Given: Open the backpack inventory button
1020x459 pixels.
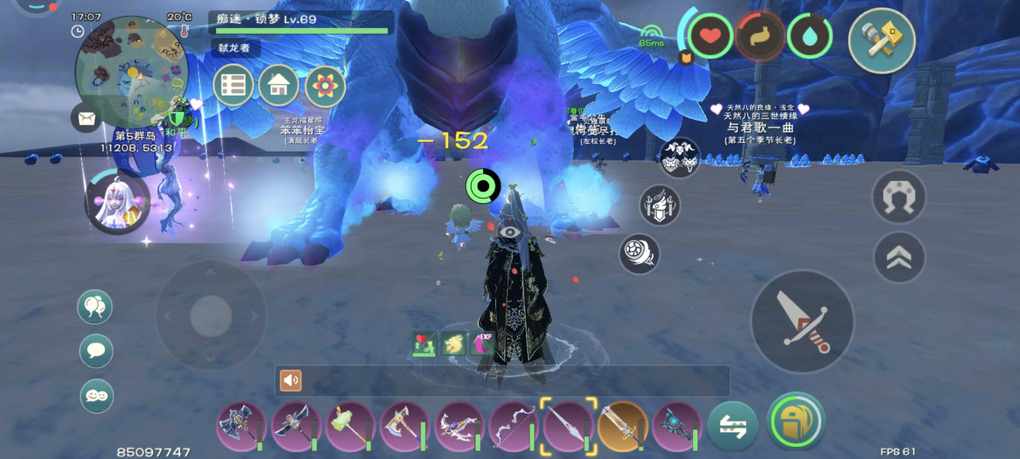Looking at the screenshot, I should (x=796, y=424).
